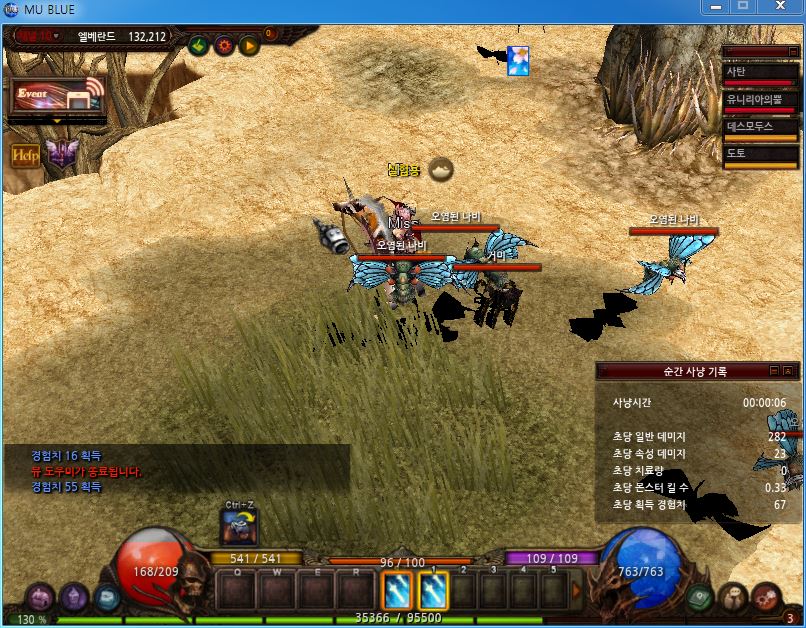Viewport: 806px width, 628px height.
Task: Activate the ice skill in slot 1
Action: pyautogui.click(x=432, y=591)
